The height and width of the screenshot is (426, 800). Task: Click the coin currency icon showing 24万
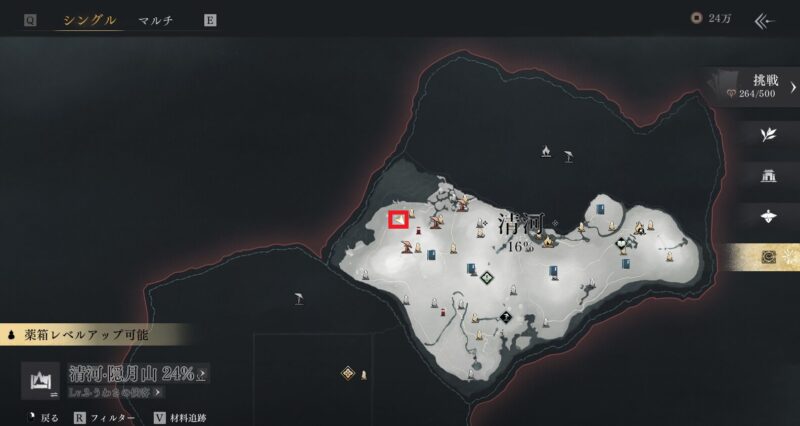click(697, 19)
